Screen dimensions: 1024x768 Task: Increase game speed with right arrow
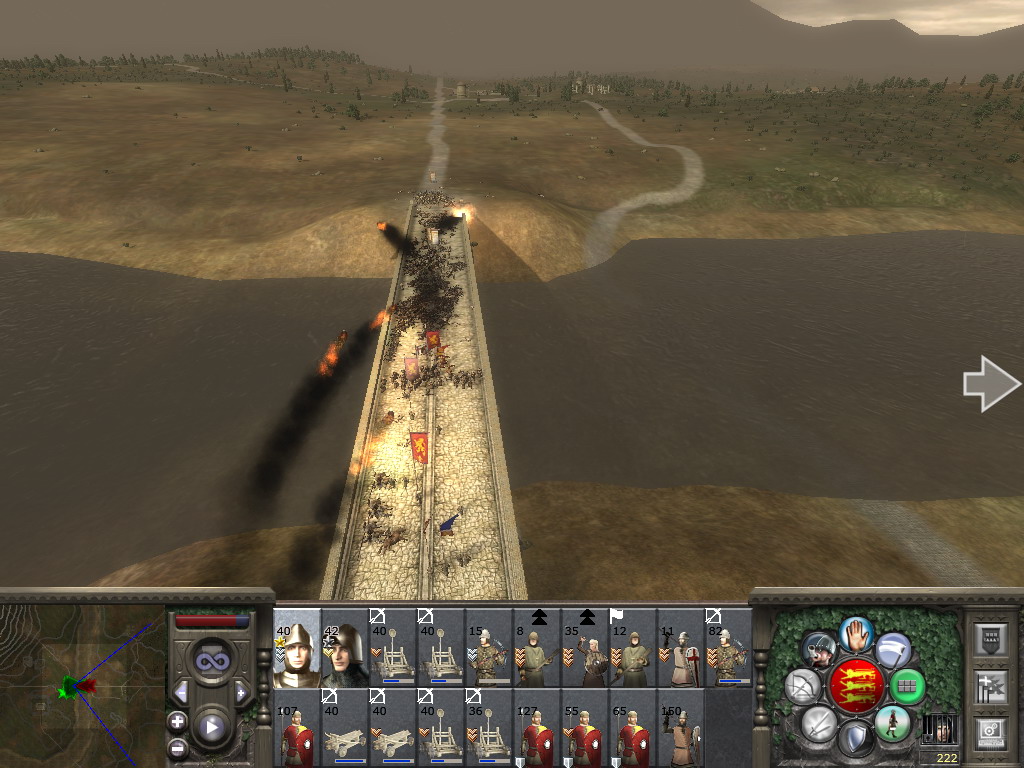point(241,692)
